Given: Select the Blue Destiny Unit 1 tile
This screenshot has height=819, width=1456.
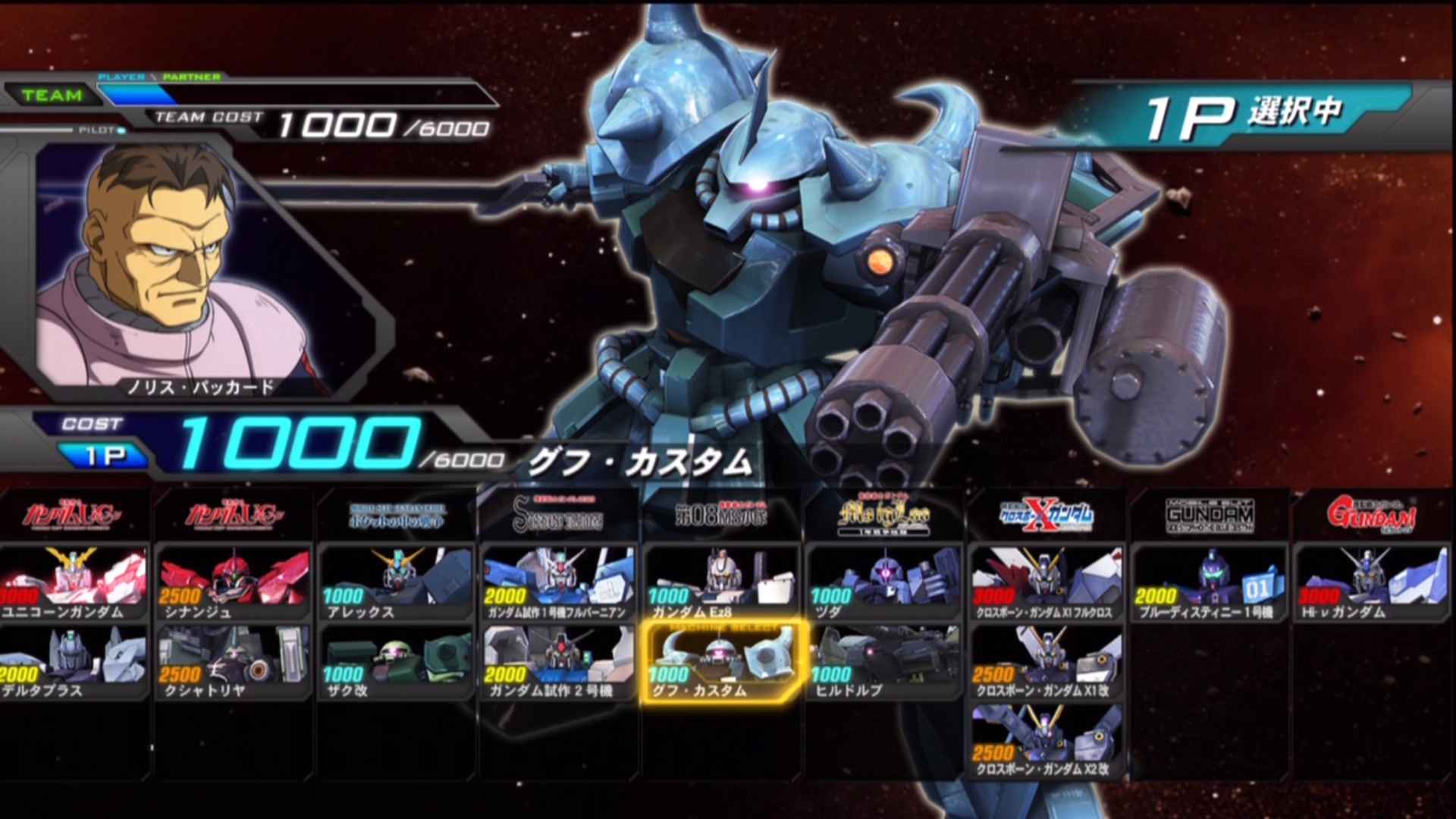Looking at the screenshot, I should tap(1210, 584).
